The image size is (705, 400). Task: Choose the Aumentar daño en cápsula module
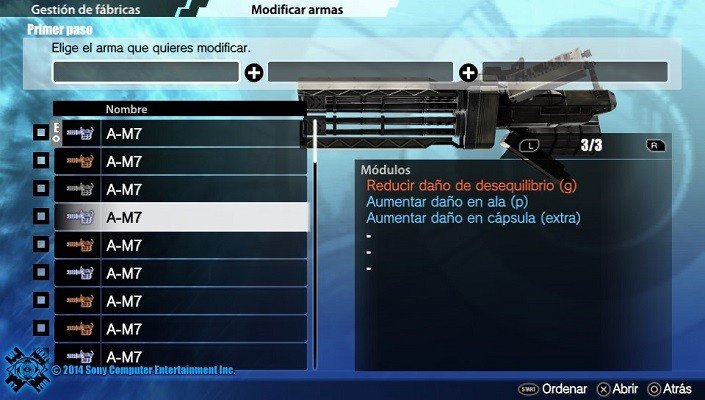pos(474,217)
